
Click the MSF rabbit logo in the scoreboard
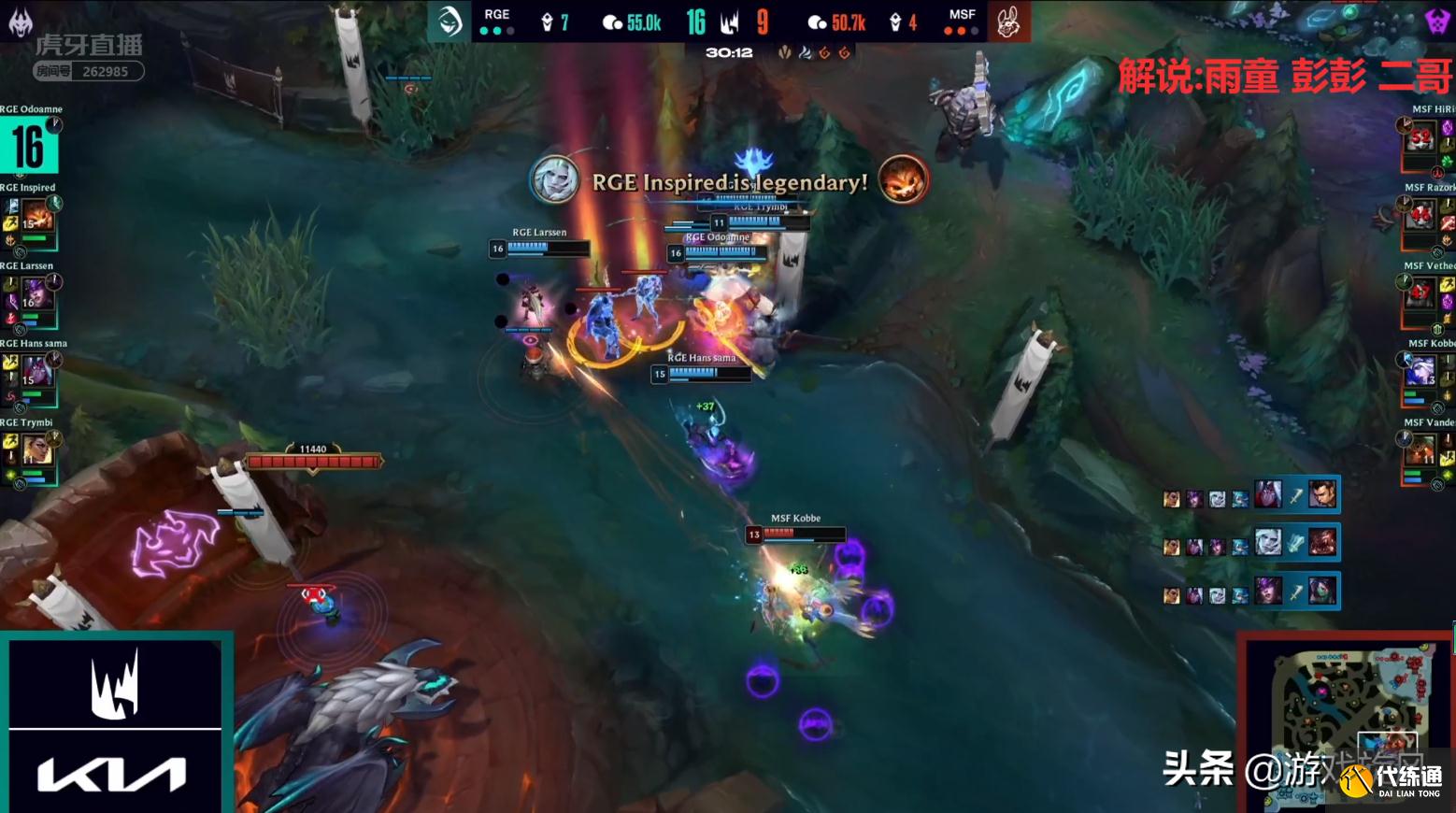point(1006,22)
